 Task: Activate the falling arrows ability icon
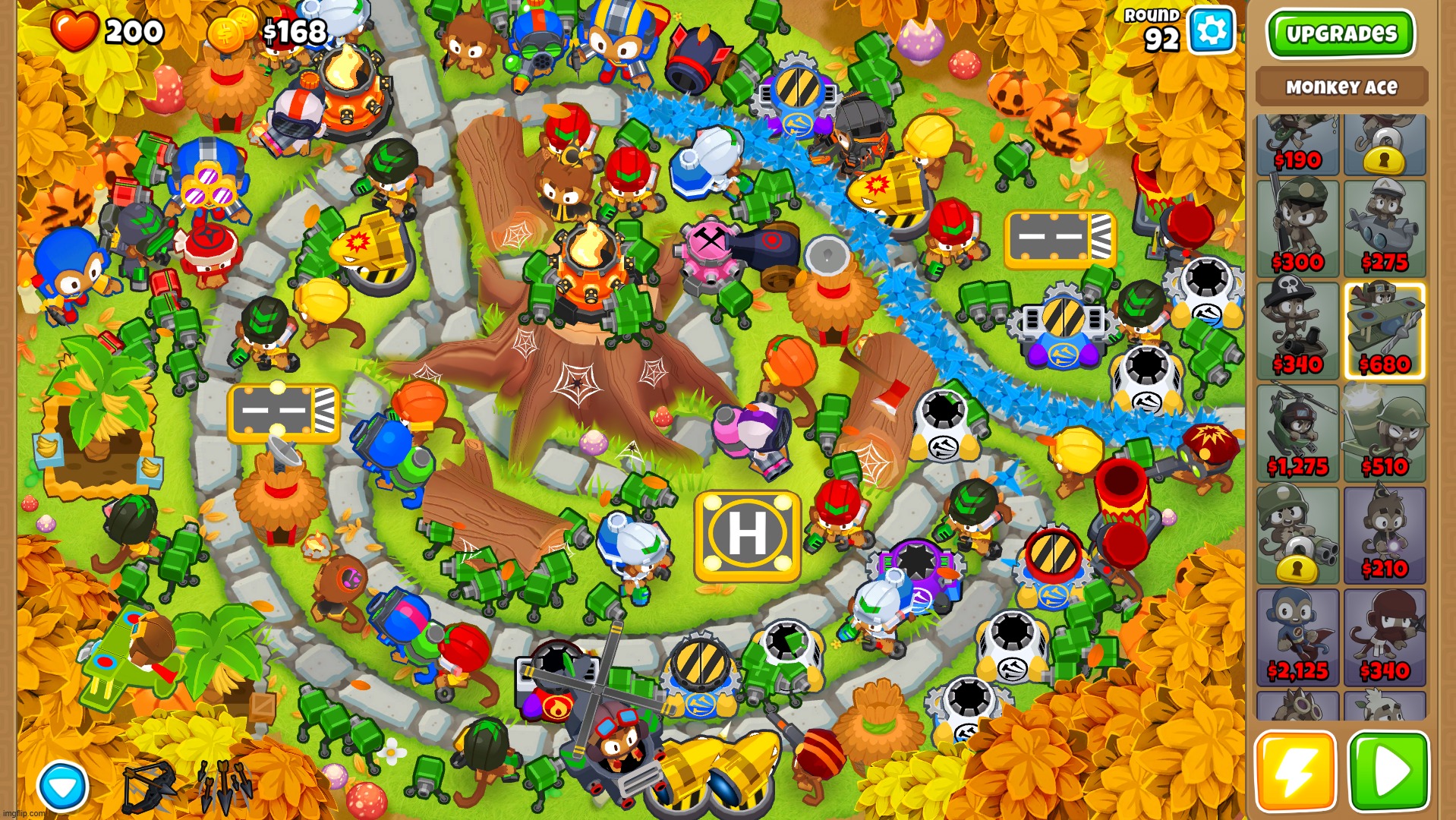pyautogui.click(x=225, y=786)
